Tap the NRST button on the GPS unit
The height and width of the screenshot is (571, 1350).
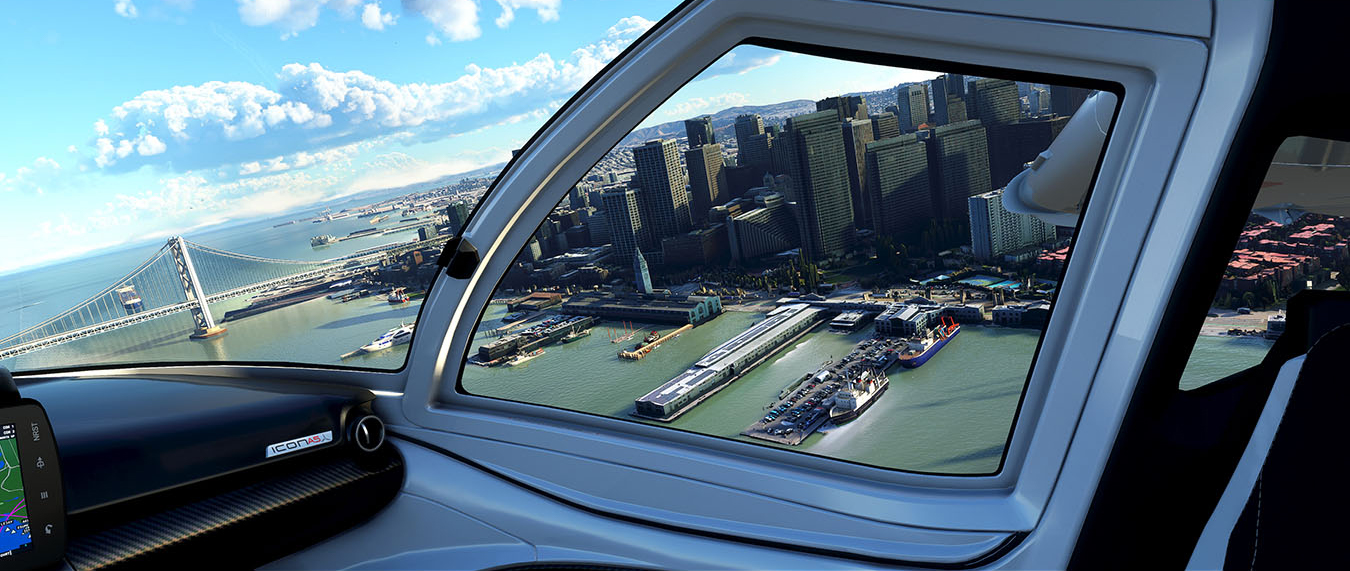[36, 430]
